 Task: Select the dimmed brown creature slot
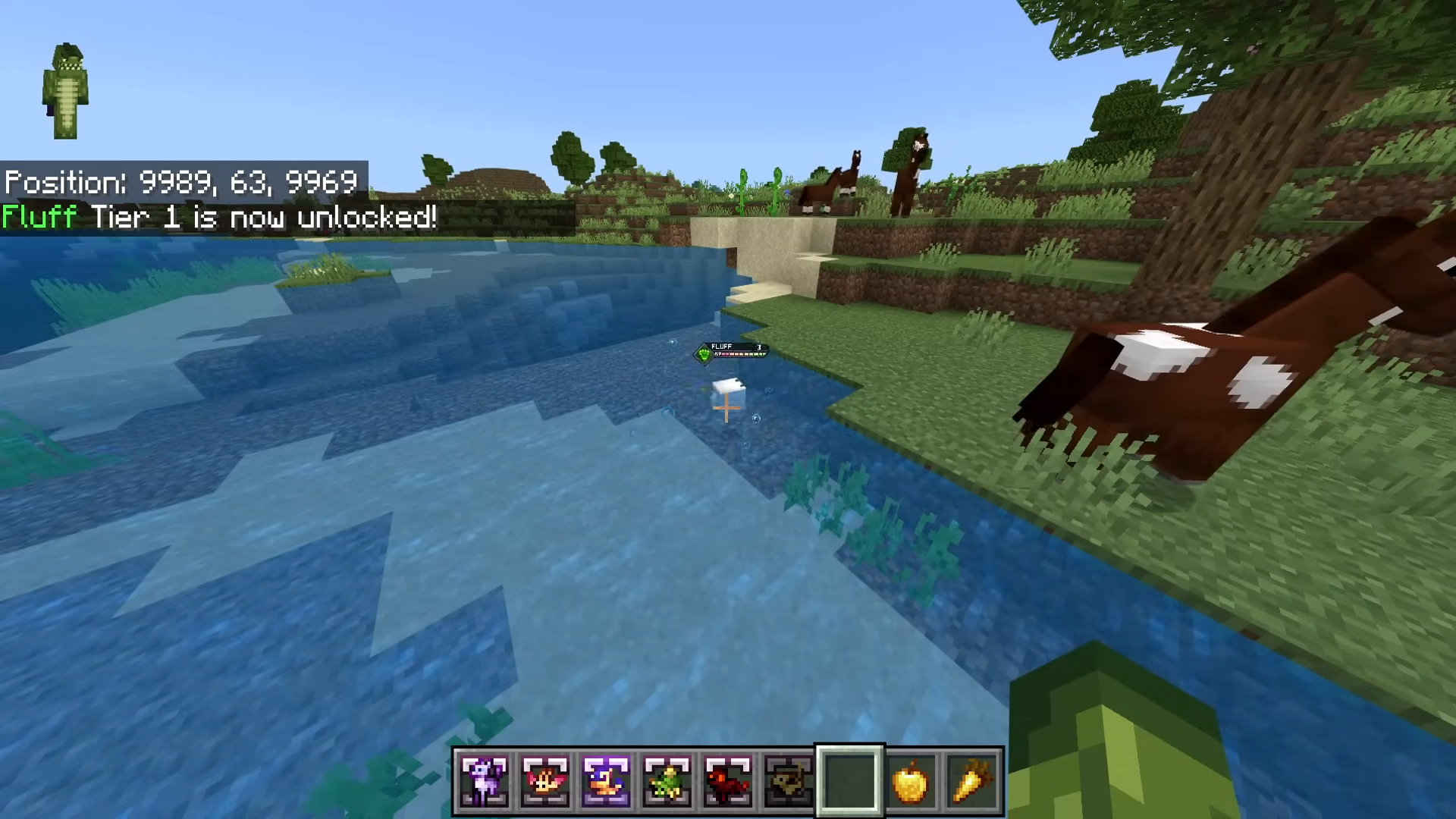[788, 780]
